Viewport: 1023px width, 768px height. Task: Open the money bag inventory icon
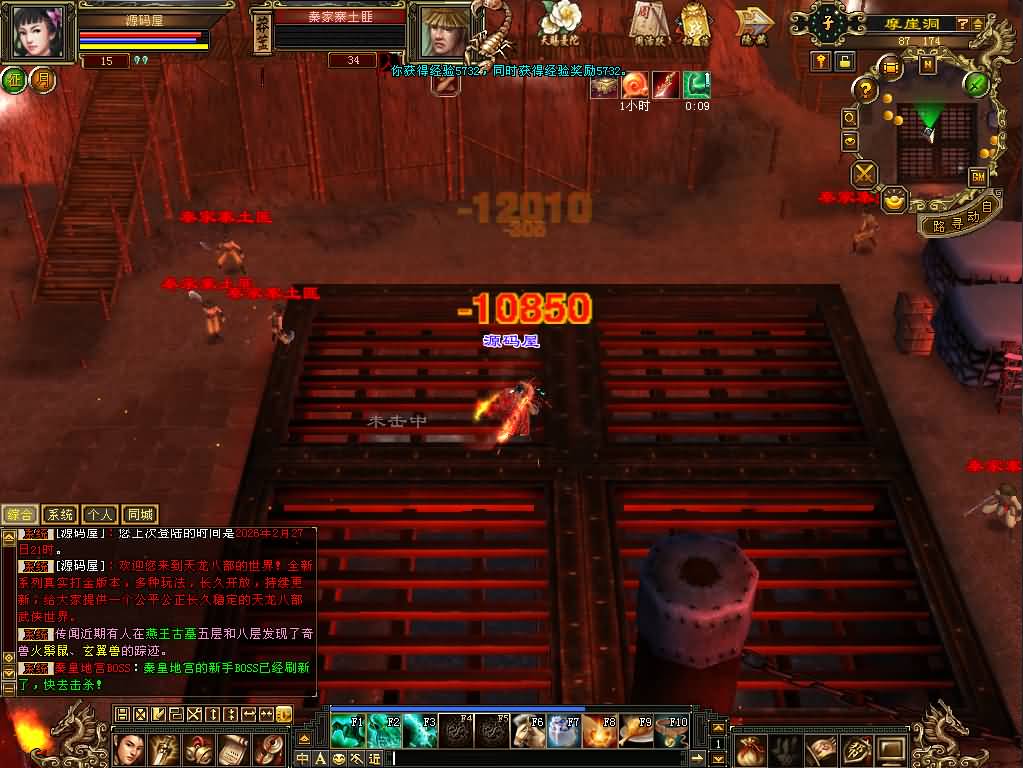tap(752, 748)
